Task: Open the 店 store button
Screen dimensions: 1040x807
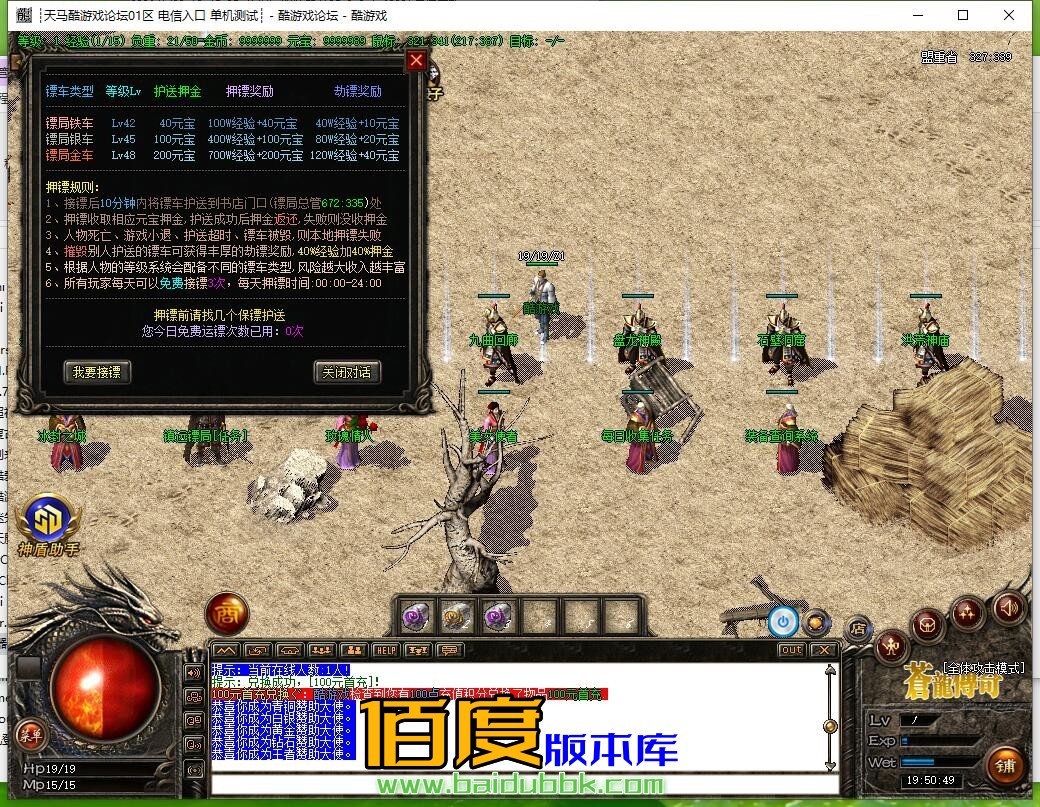Action: (x=857, y=629)
